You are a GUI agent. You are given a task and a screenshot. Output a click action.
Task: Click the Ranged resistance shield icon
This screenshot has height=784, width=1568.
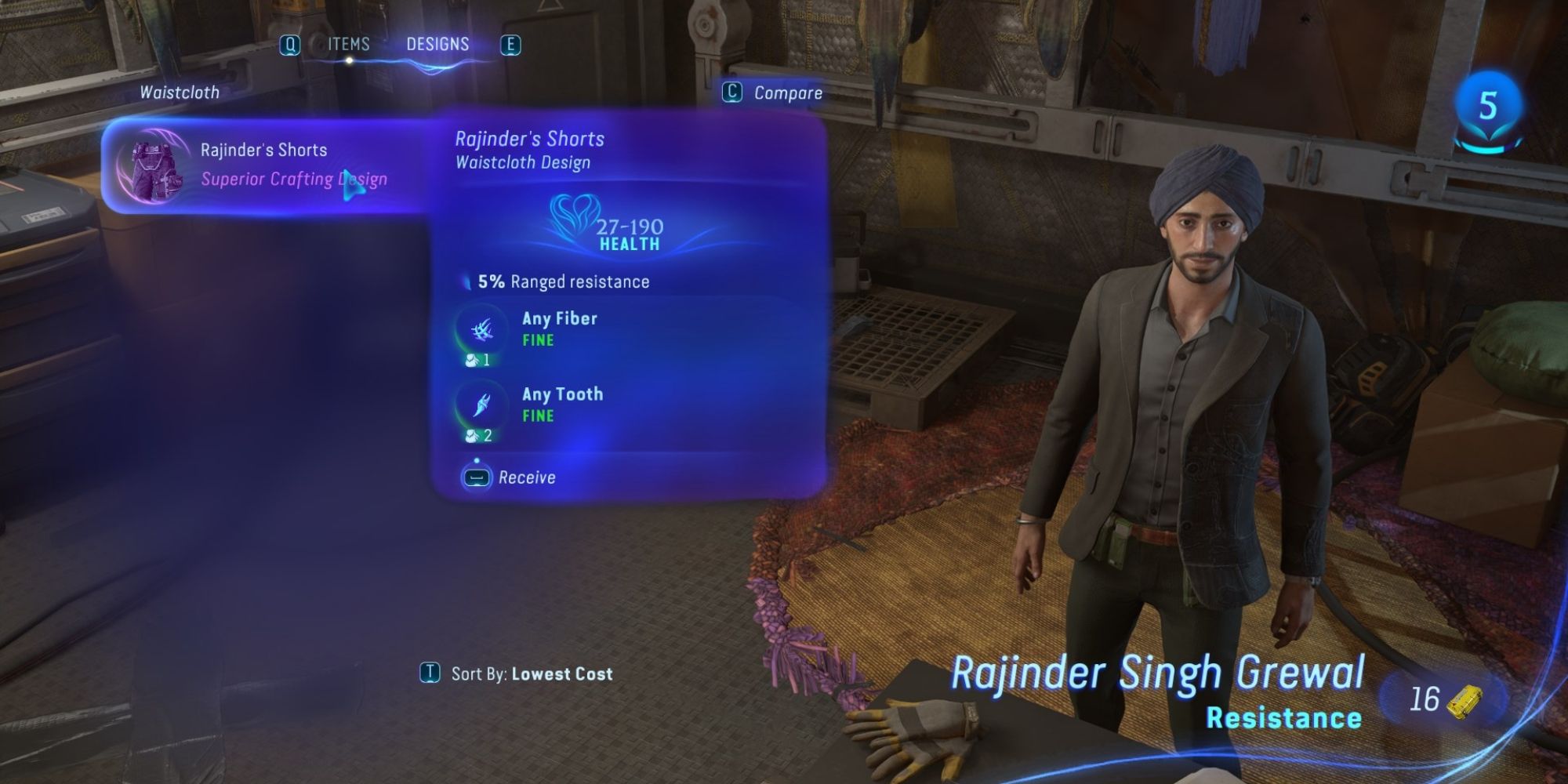point(468,281)
